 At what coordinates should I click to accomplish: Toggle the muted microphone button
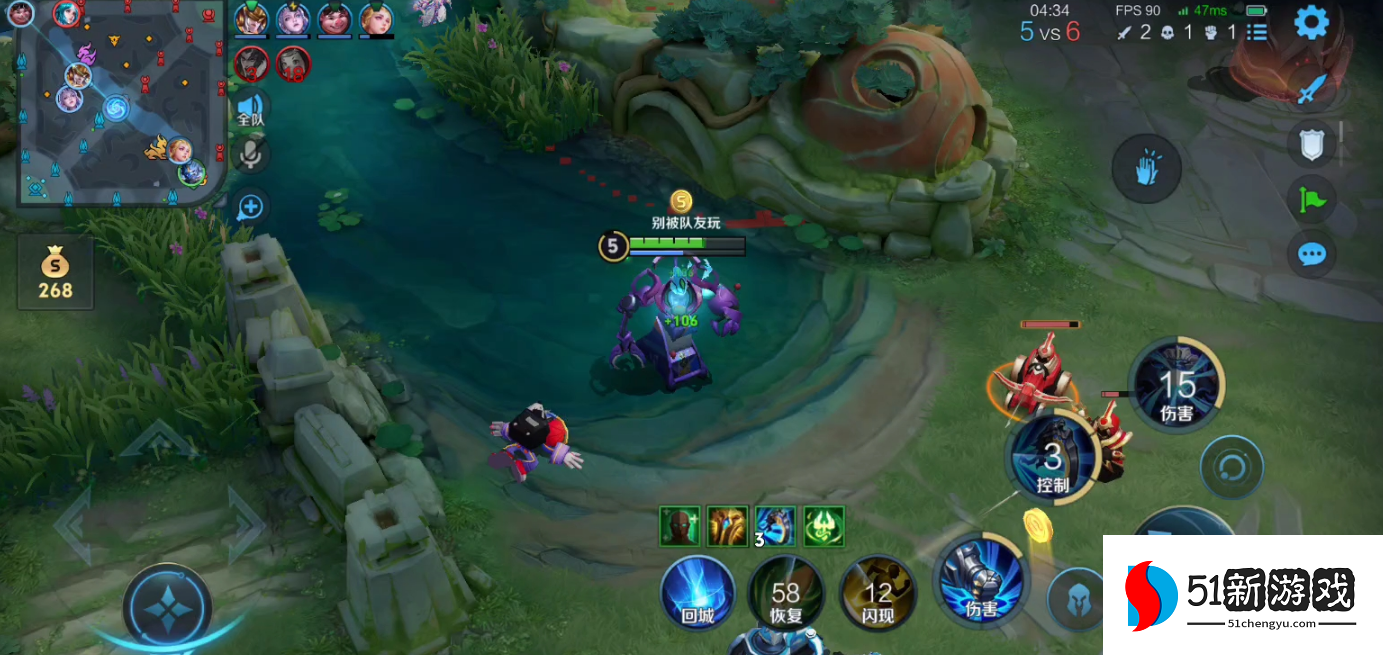tap(250, 154)
